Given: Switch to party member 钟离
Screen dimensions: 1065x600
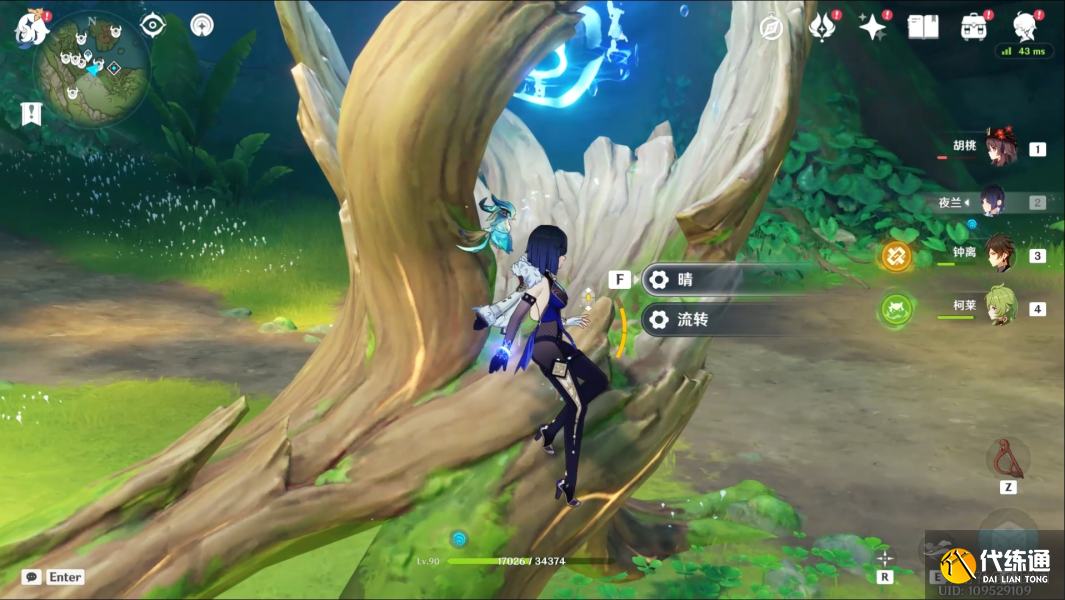Looking at the screenshot, I should [998, 254].
